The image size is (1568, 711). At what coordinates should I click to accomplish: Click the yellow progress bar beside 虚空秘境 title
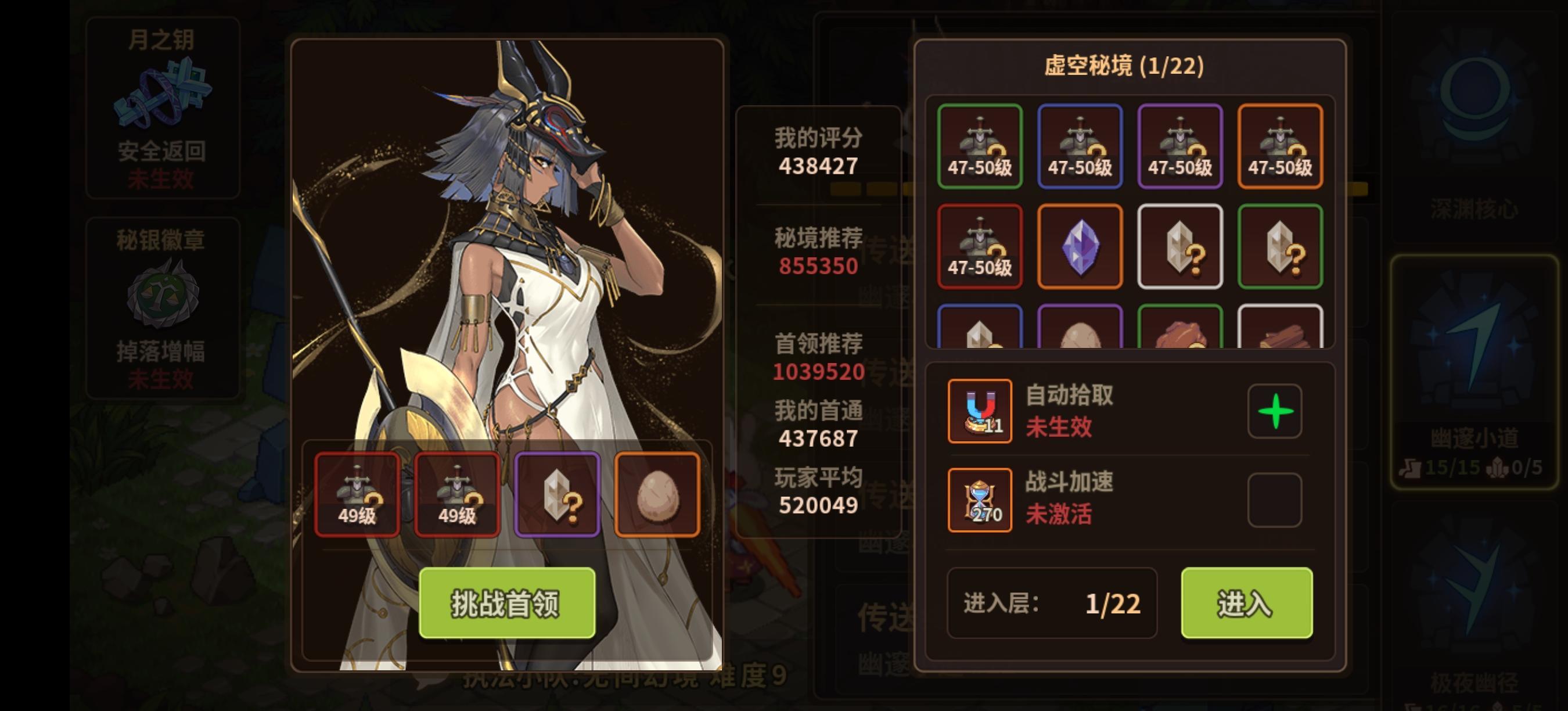871,189
